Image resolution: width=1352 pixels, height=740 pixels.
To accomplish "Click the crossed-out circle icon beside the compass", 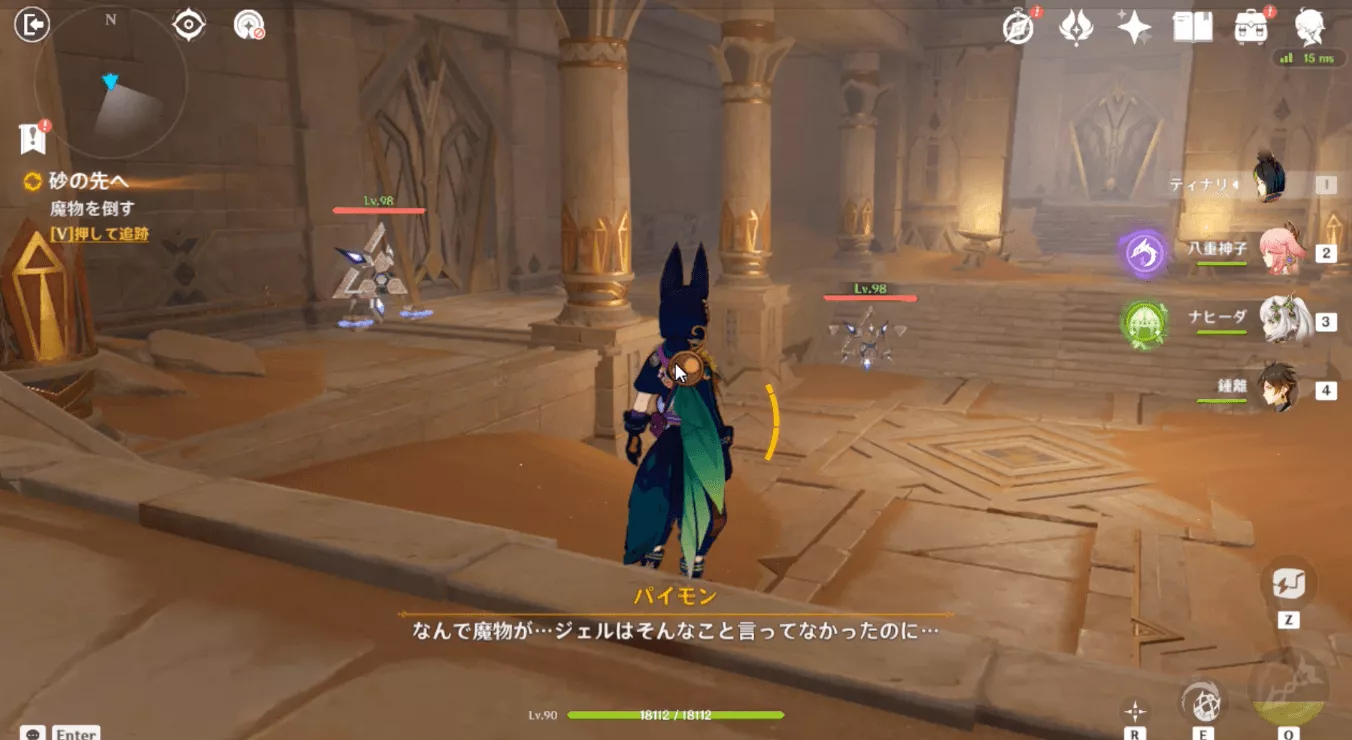I will 248,22.
